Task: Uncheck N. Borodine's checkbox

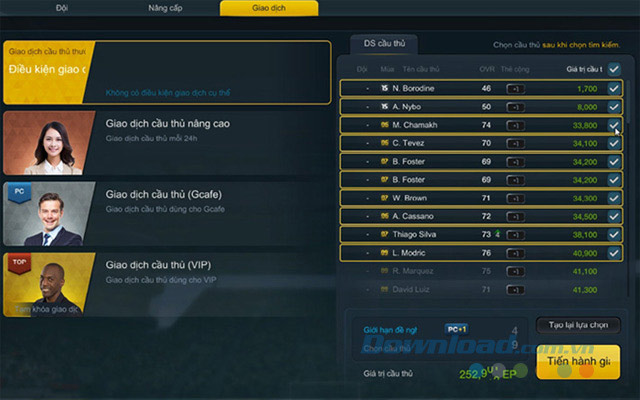Action: click(x=614, y=88)
